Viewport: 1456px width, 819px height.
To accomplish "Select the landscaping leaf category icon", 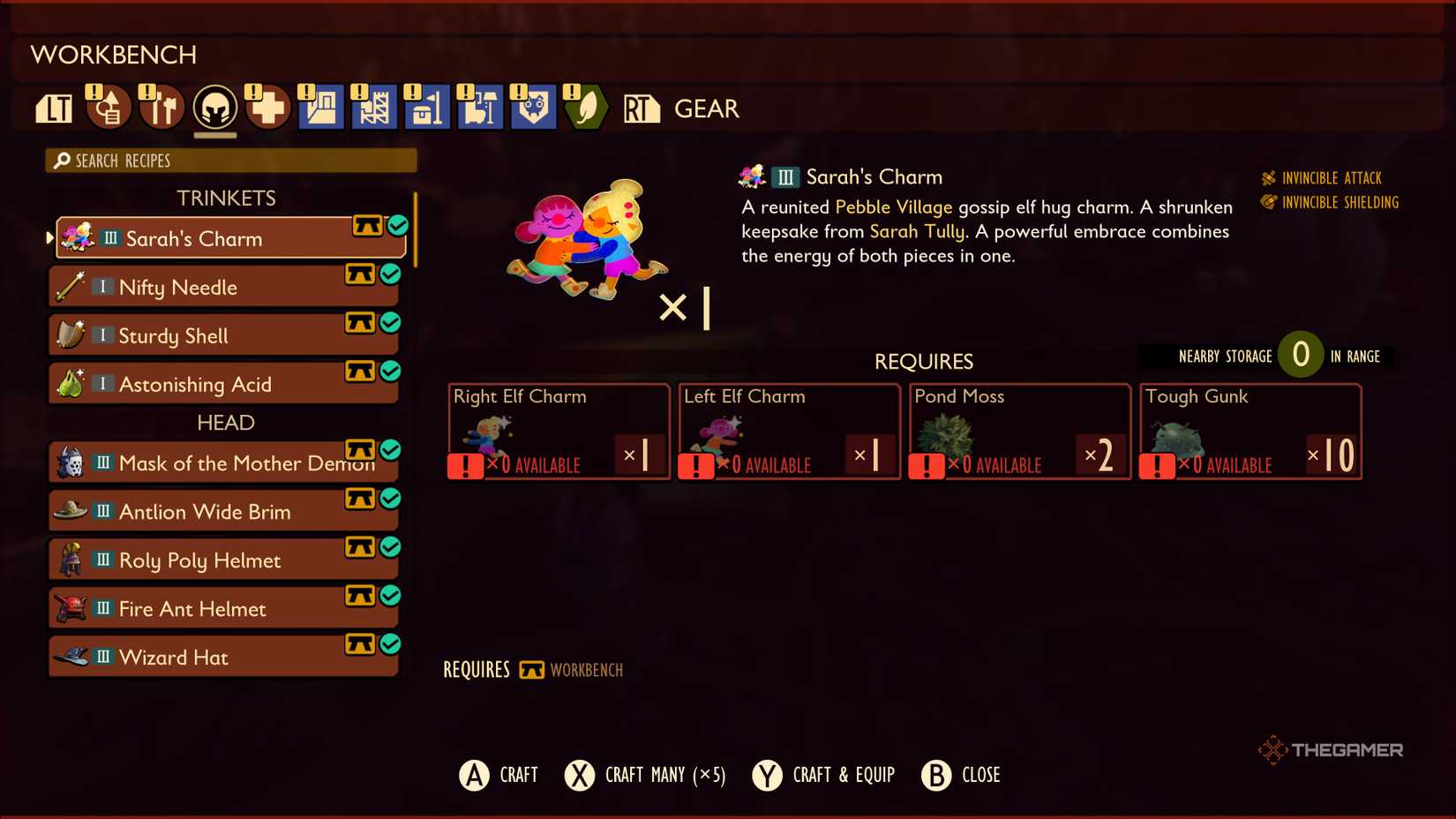I will pos(585,108).
